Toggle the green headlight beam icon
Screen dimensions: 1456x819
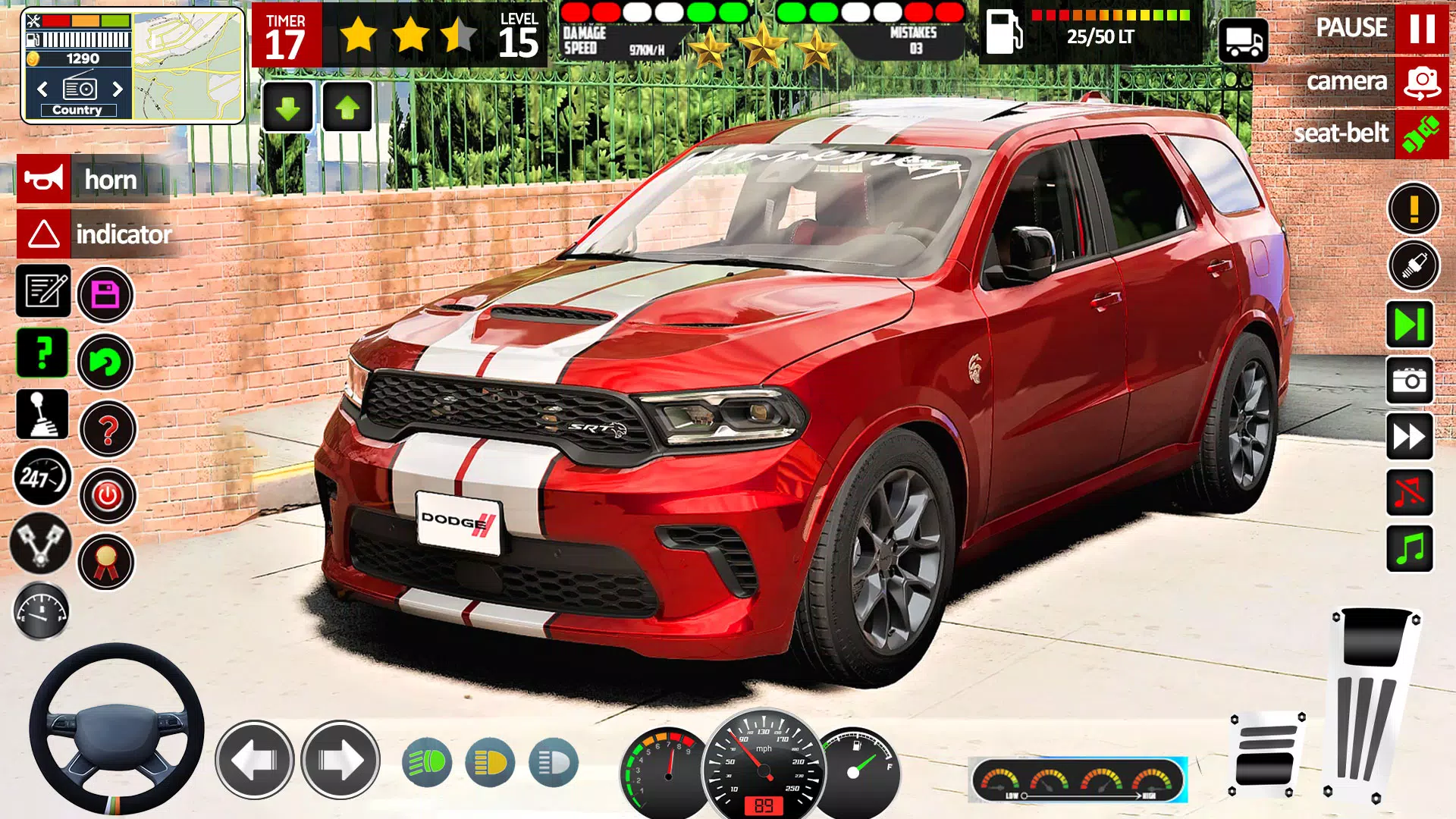427,762
